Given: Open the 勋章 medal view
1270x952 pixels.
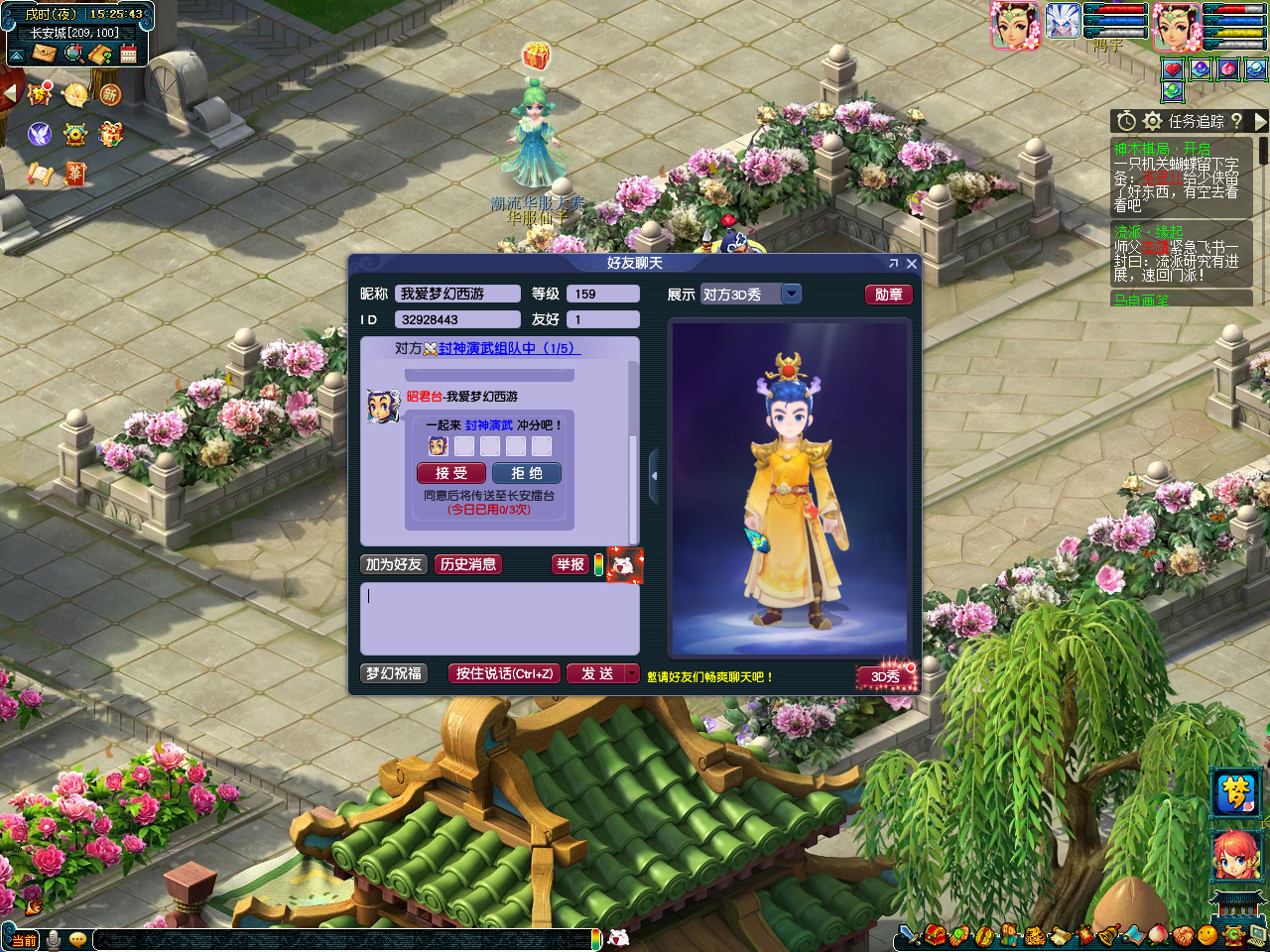Looking at the screenshot, I should (888, 295).
